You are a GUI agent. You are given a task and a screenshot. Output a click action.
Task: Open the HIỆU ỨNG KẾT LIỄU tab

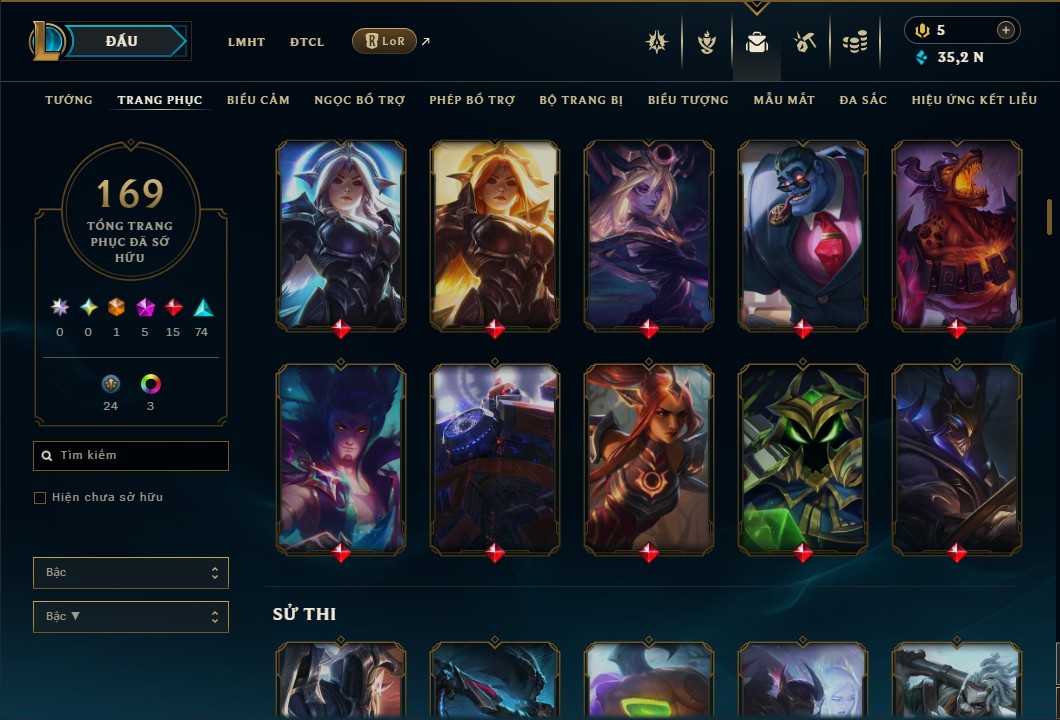coord(976,100)
